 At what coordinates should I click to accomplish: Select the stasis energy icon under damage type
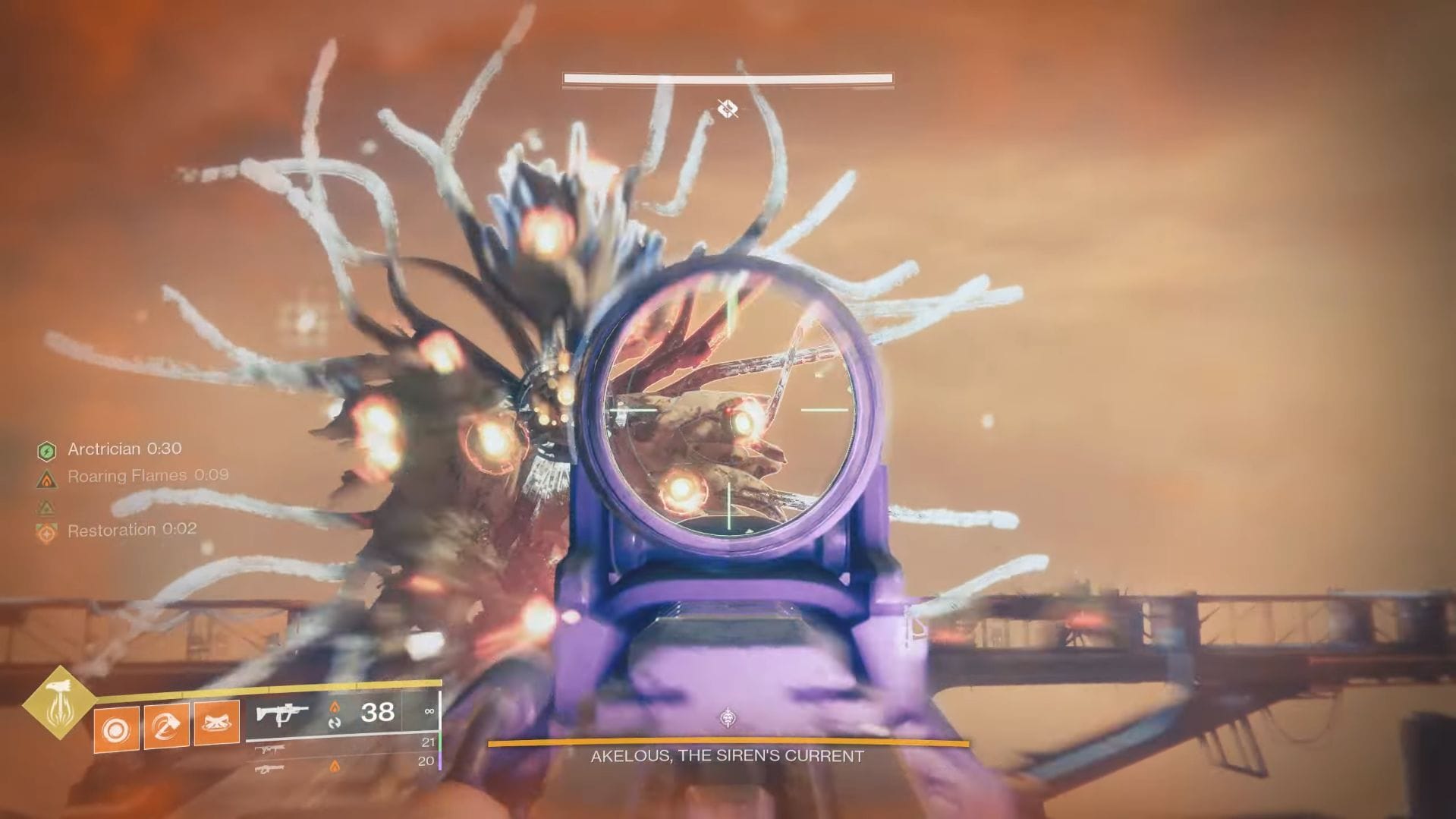coord(336,724)
